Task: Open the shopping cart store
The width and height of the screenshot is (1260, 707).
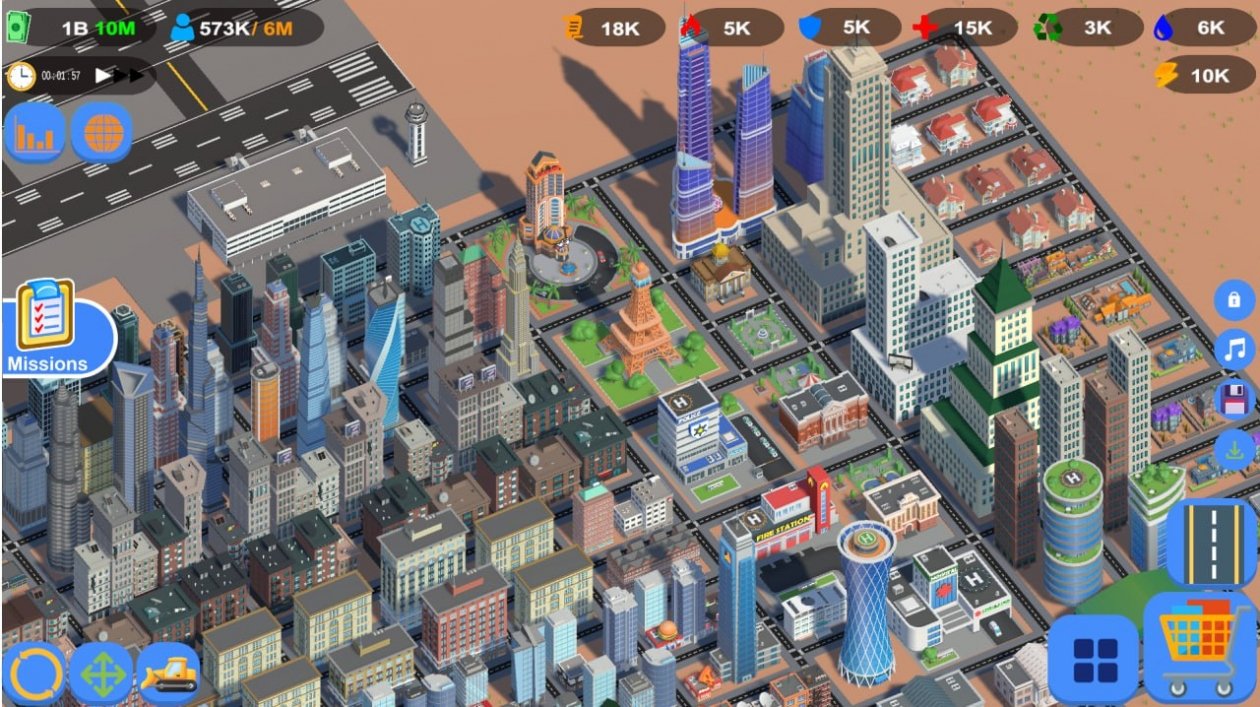Action: (x=1199, y=645)
